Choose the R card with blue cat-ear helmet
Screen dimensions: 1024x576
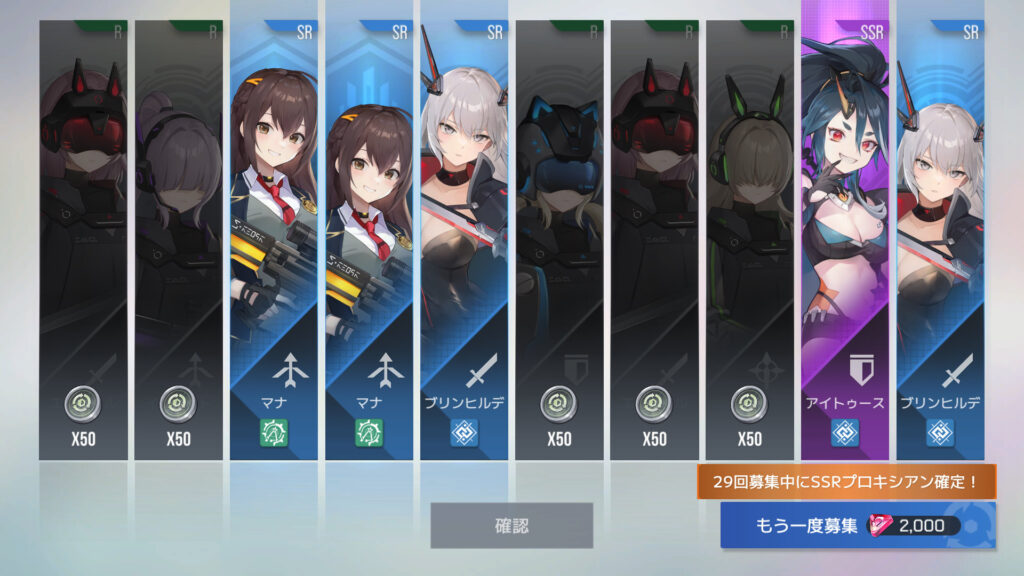tap(559, 240)
